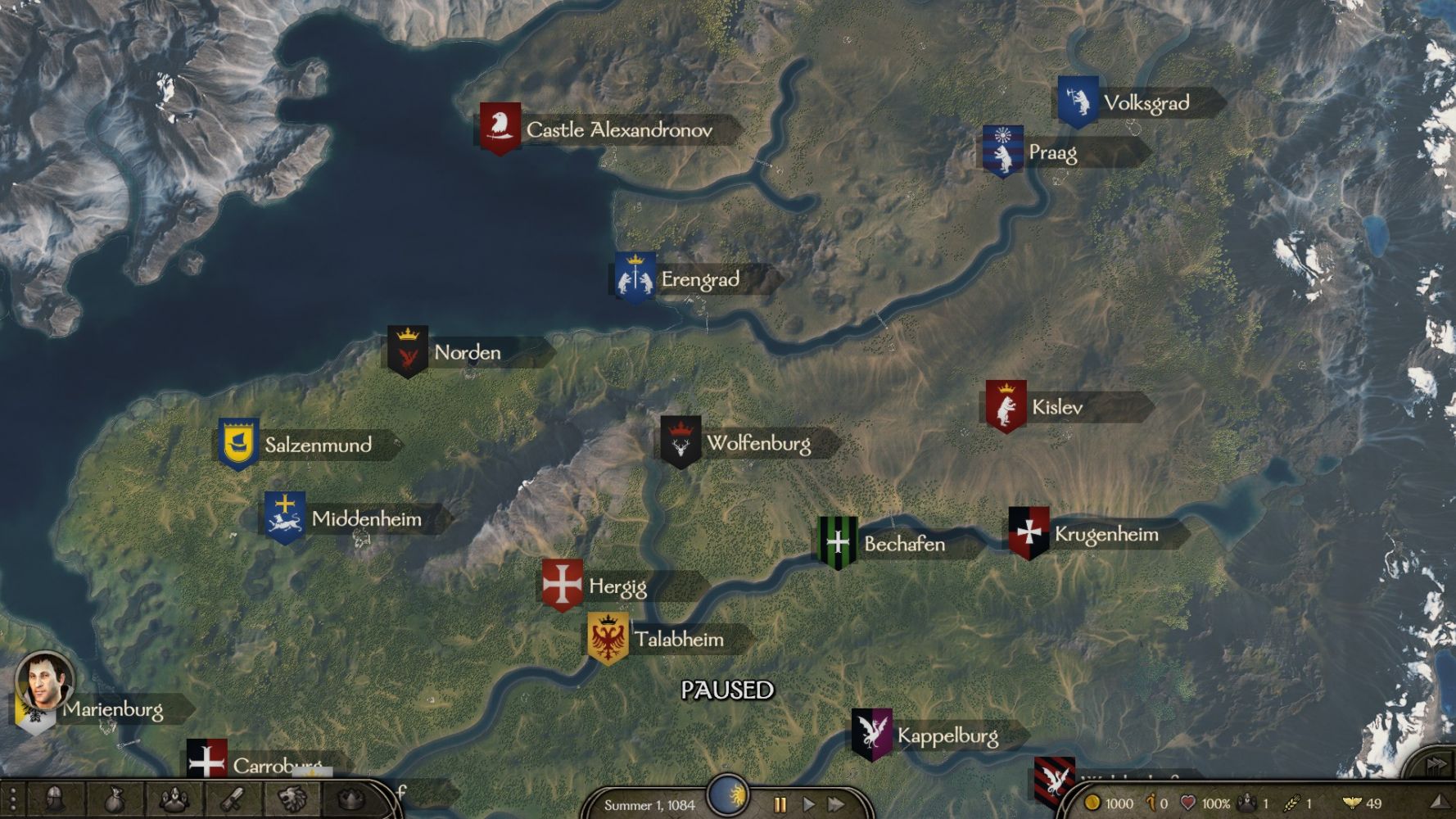
Task: Choose the Erengrad settlement label
Action: (699, 279)
